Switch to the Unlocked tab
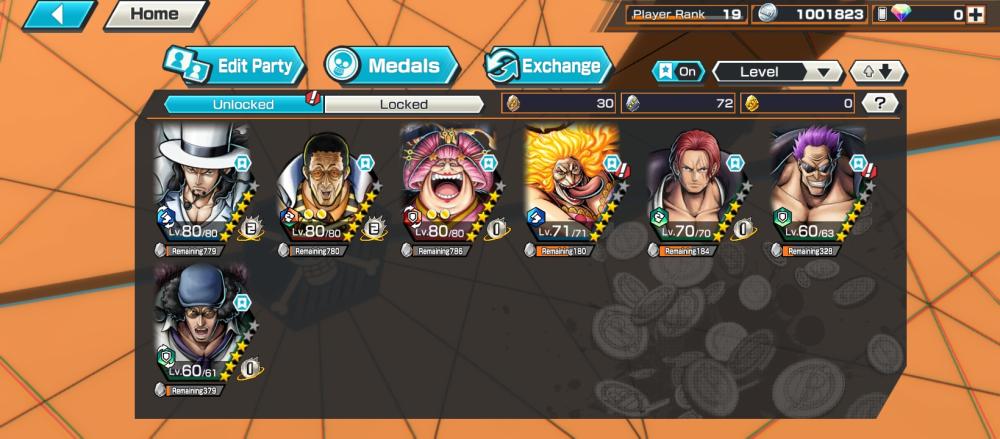The height and width of the screenshot is (439, 1000). (x=242, y=104)
